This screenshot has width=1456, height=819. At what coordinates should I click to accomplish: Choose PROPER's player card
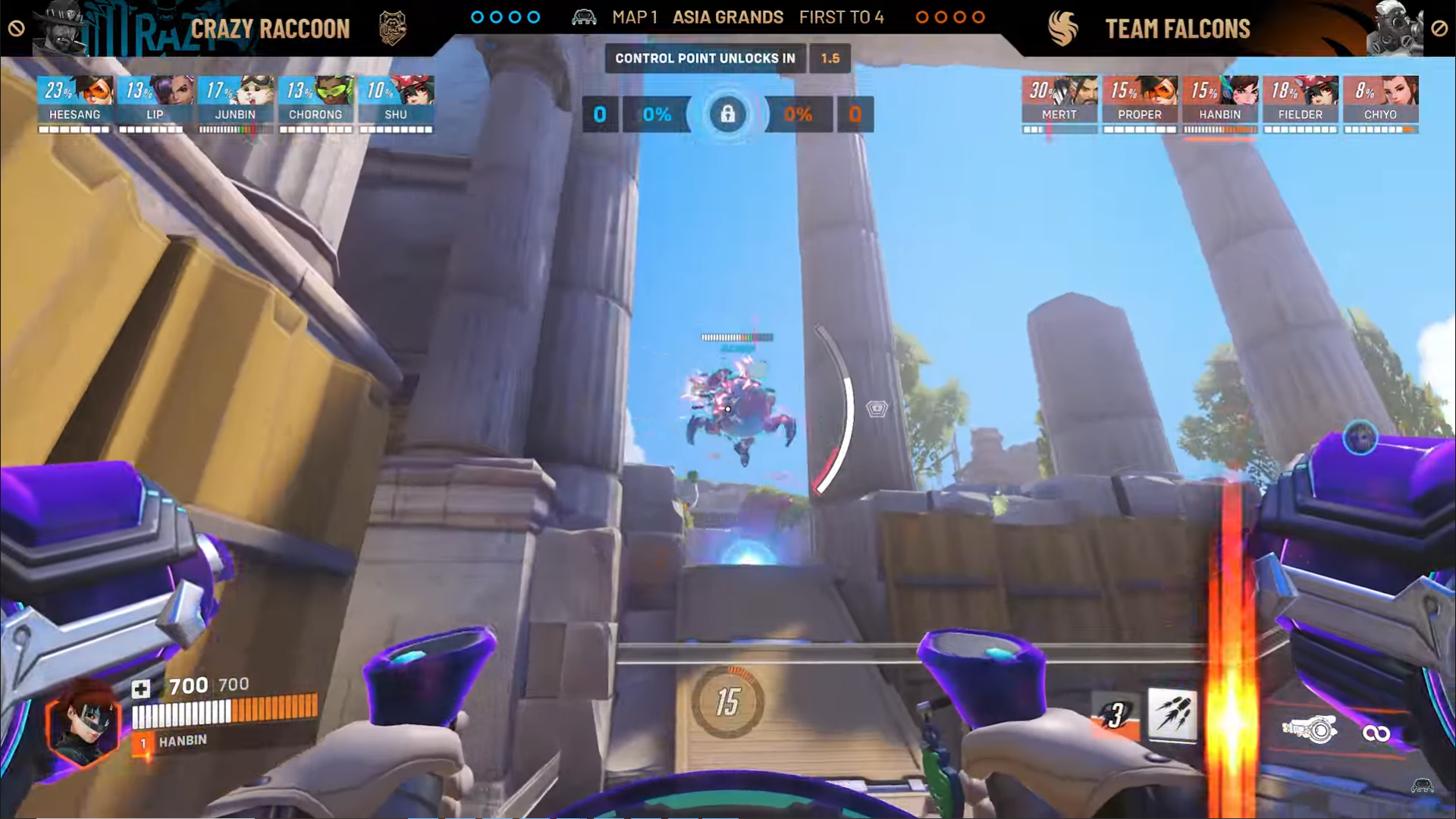1140,102
